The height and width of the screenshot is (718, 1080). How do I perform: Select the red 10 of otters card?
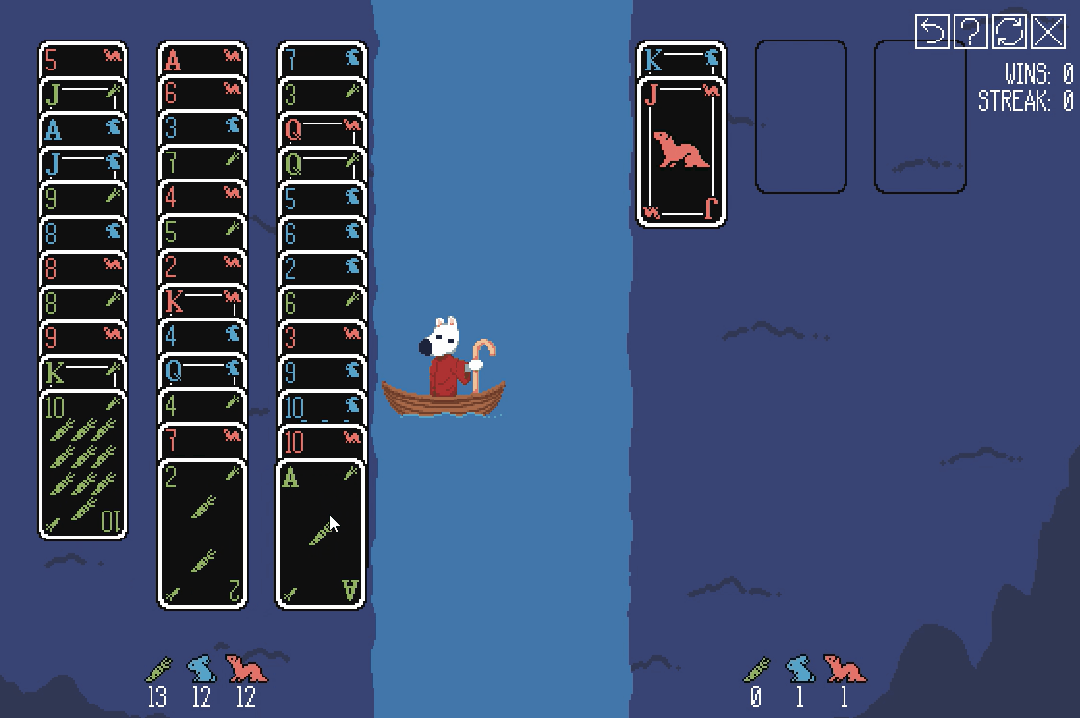coord(320,442)
